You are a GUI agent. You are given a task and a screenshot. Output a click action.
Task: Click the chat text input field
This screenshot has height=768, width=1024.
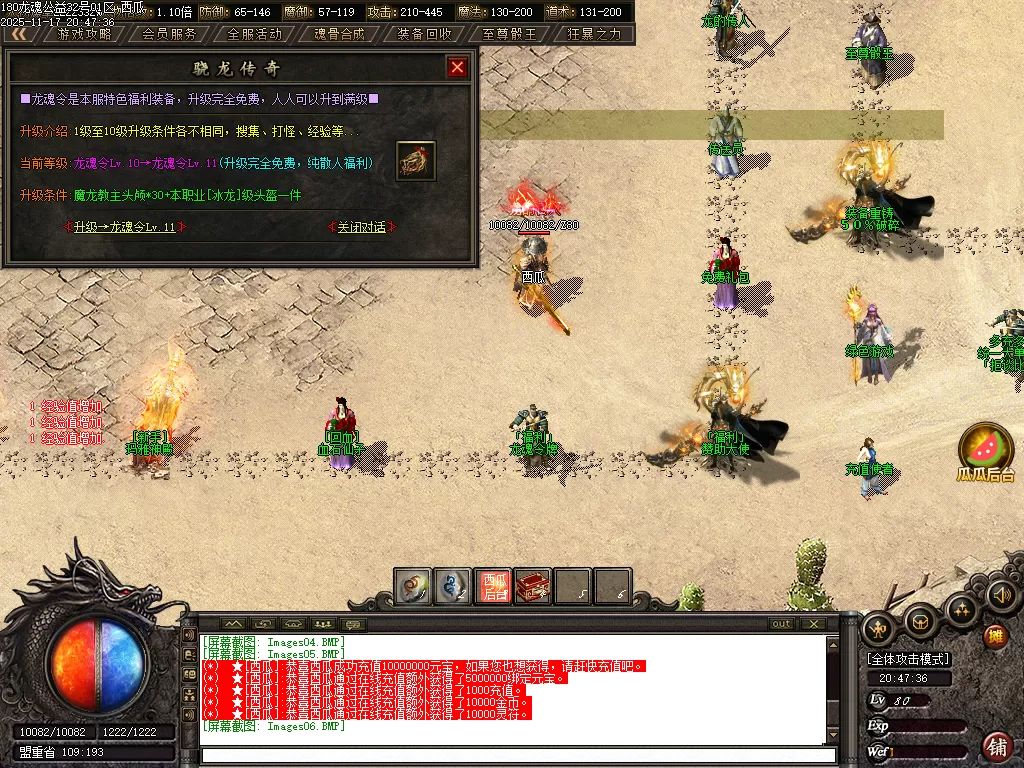tap(515, 755)
